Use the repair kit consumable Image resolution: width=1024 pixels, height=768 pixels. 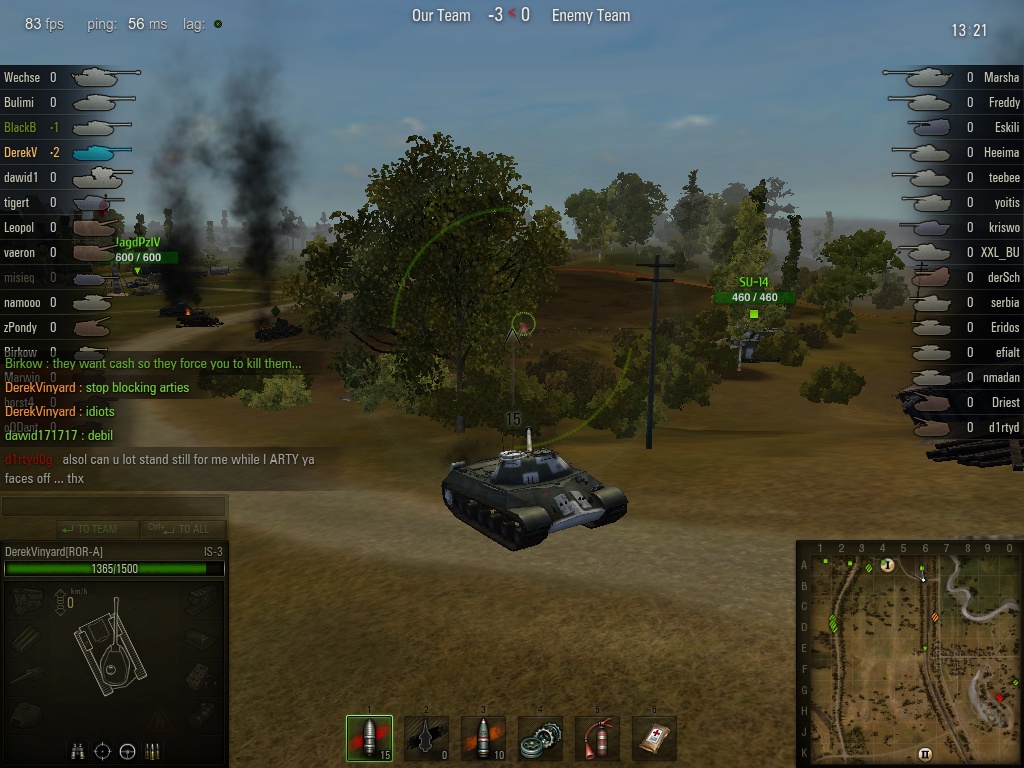541,738
